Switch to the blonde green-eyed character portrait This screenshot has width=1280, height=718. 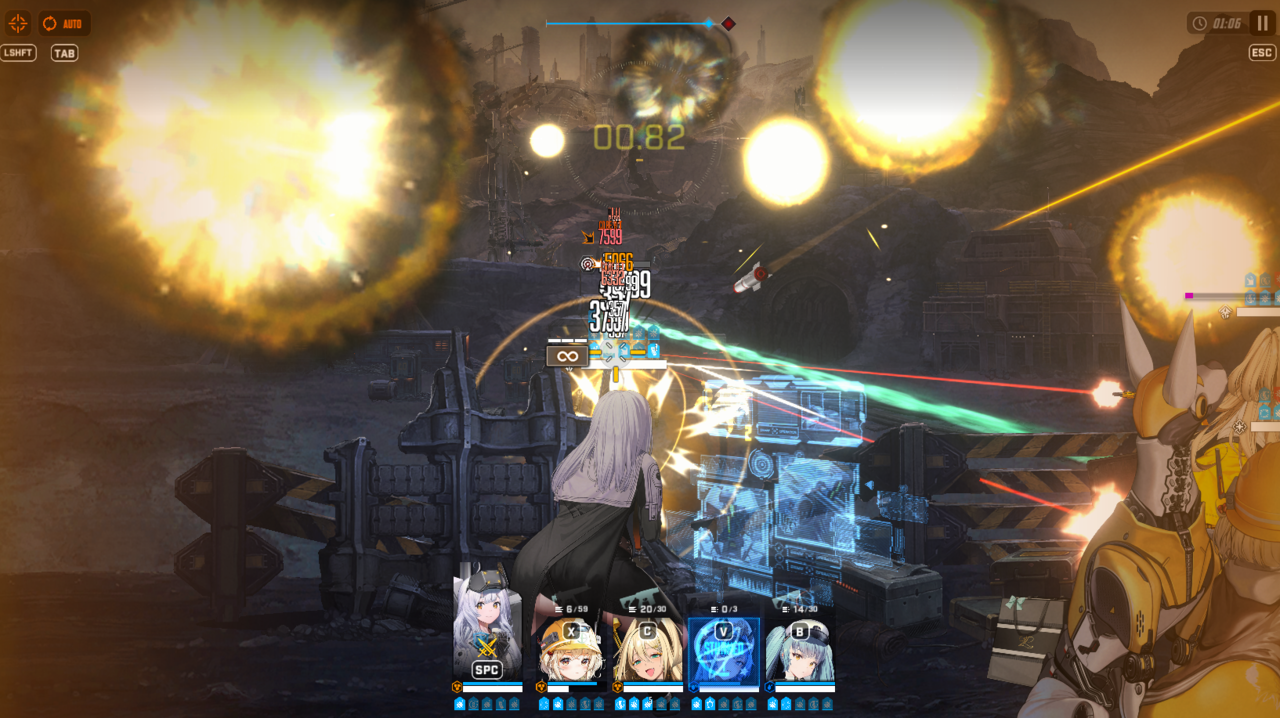pos(647,650)
